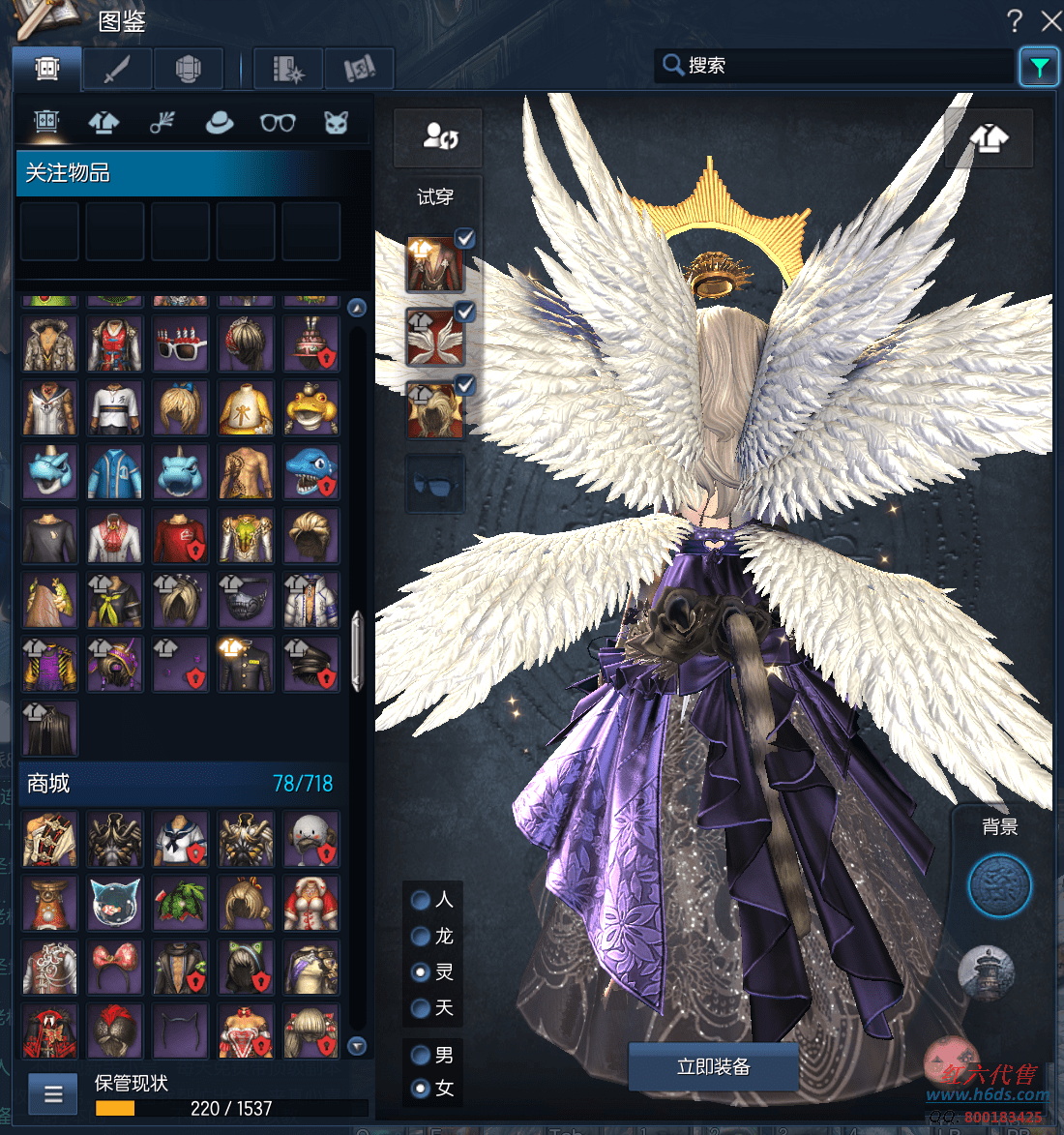Choose the 天 race option

421,1008
